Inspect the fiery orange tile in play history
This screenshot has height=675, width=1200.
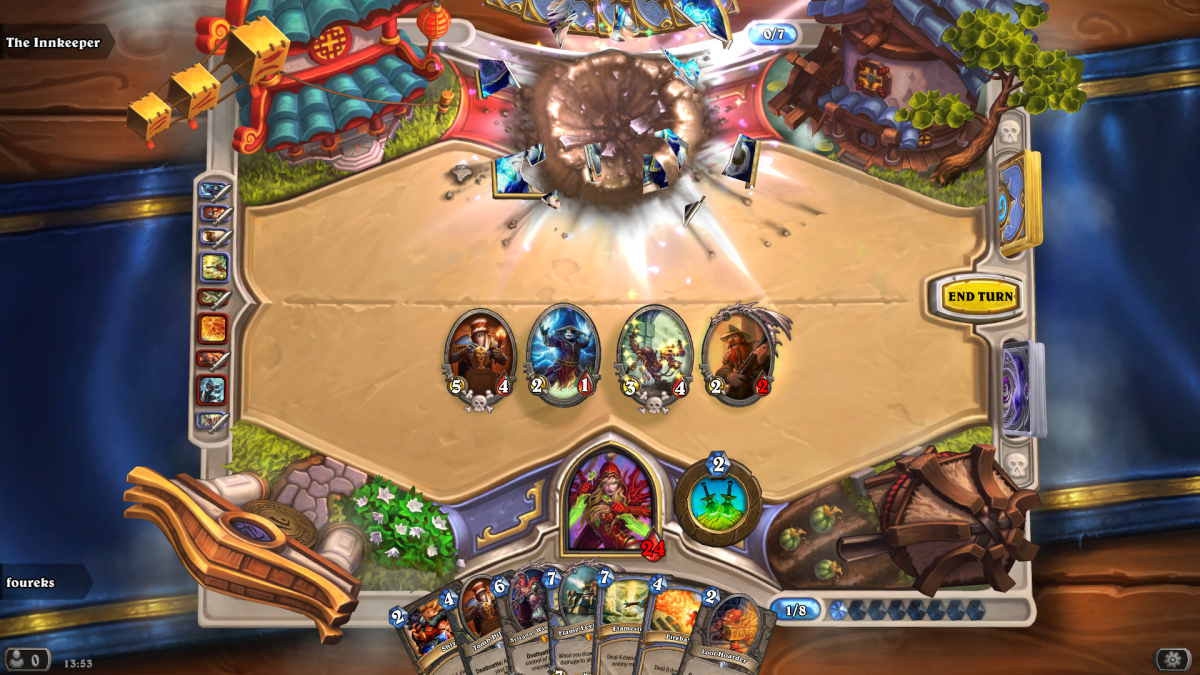coord(213,328)
